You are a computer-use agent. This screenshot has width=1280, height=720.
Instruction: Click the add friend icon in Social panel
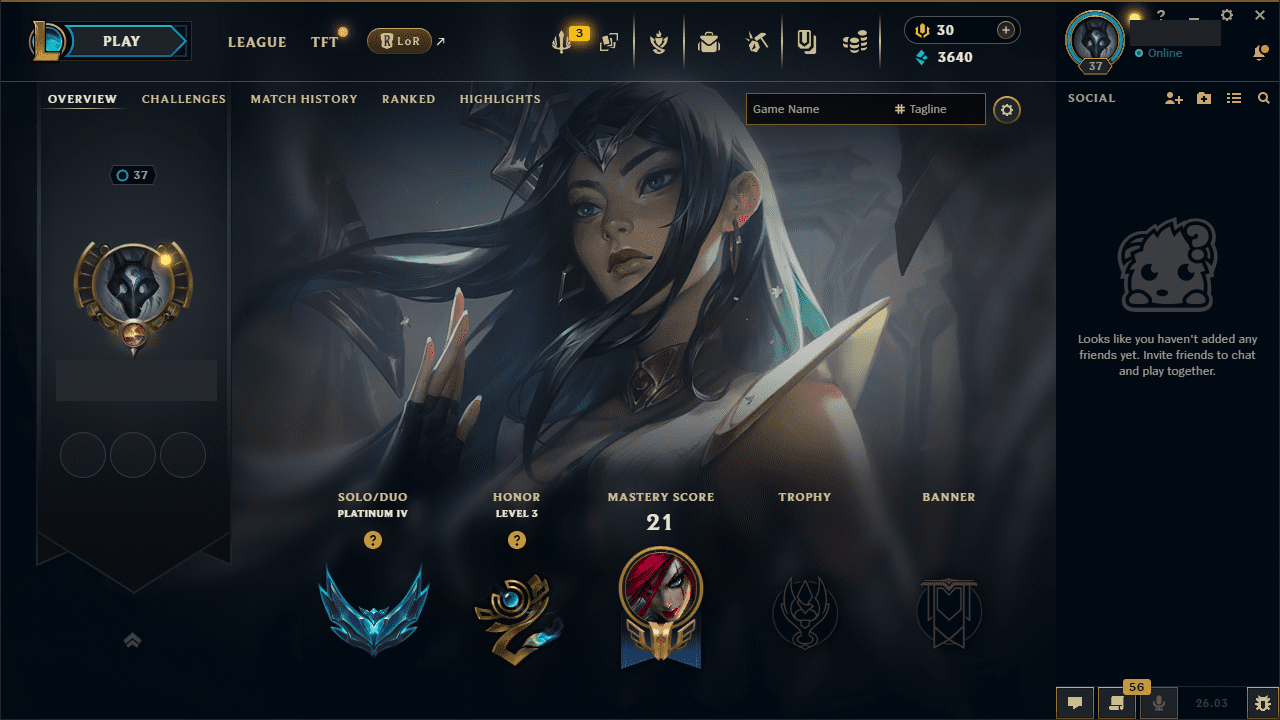(1173, 97)
